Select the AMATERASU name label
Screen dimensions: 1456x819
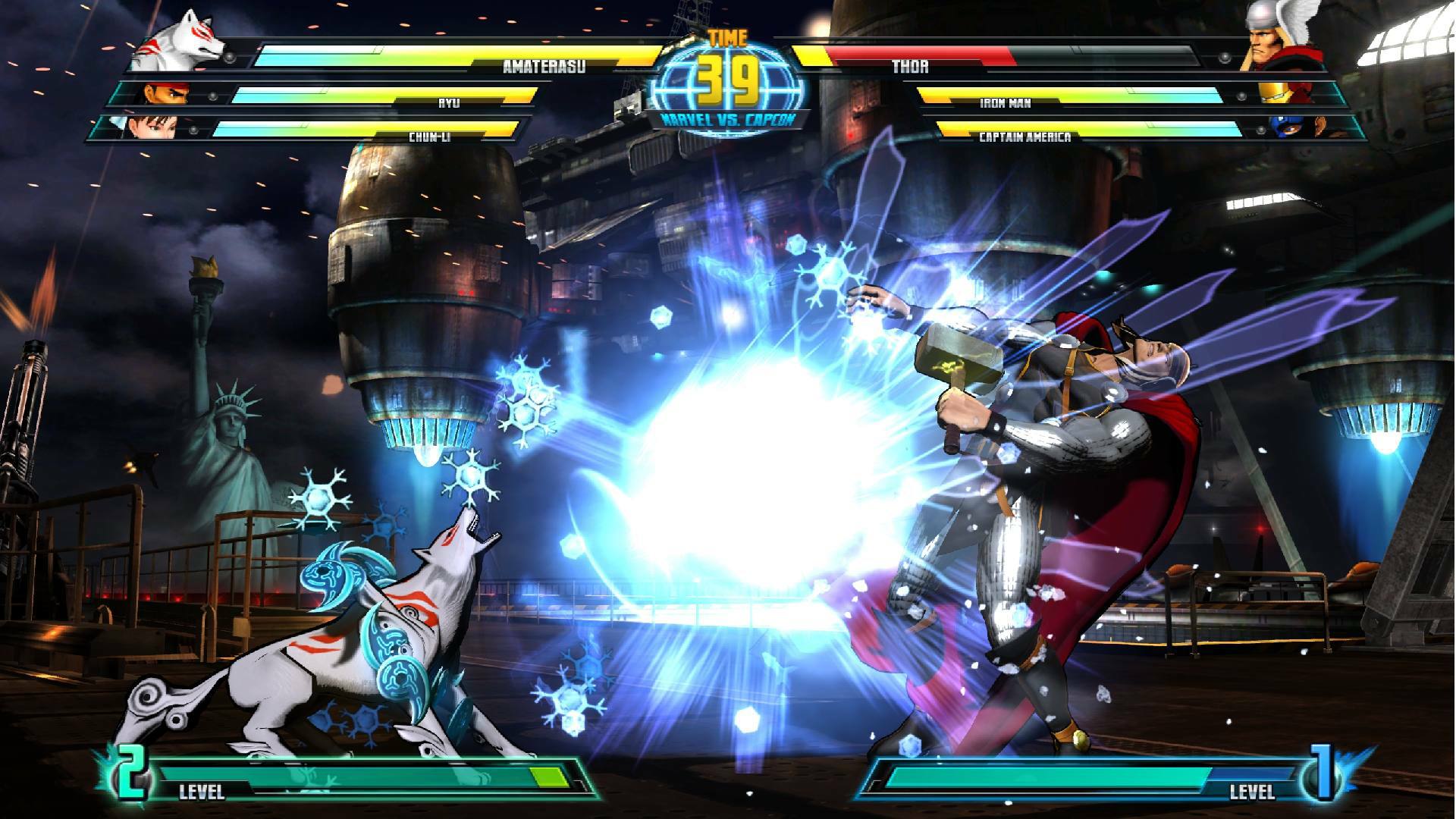545,68
